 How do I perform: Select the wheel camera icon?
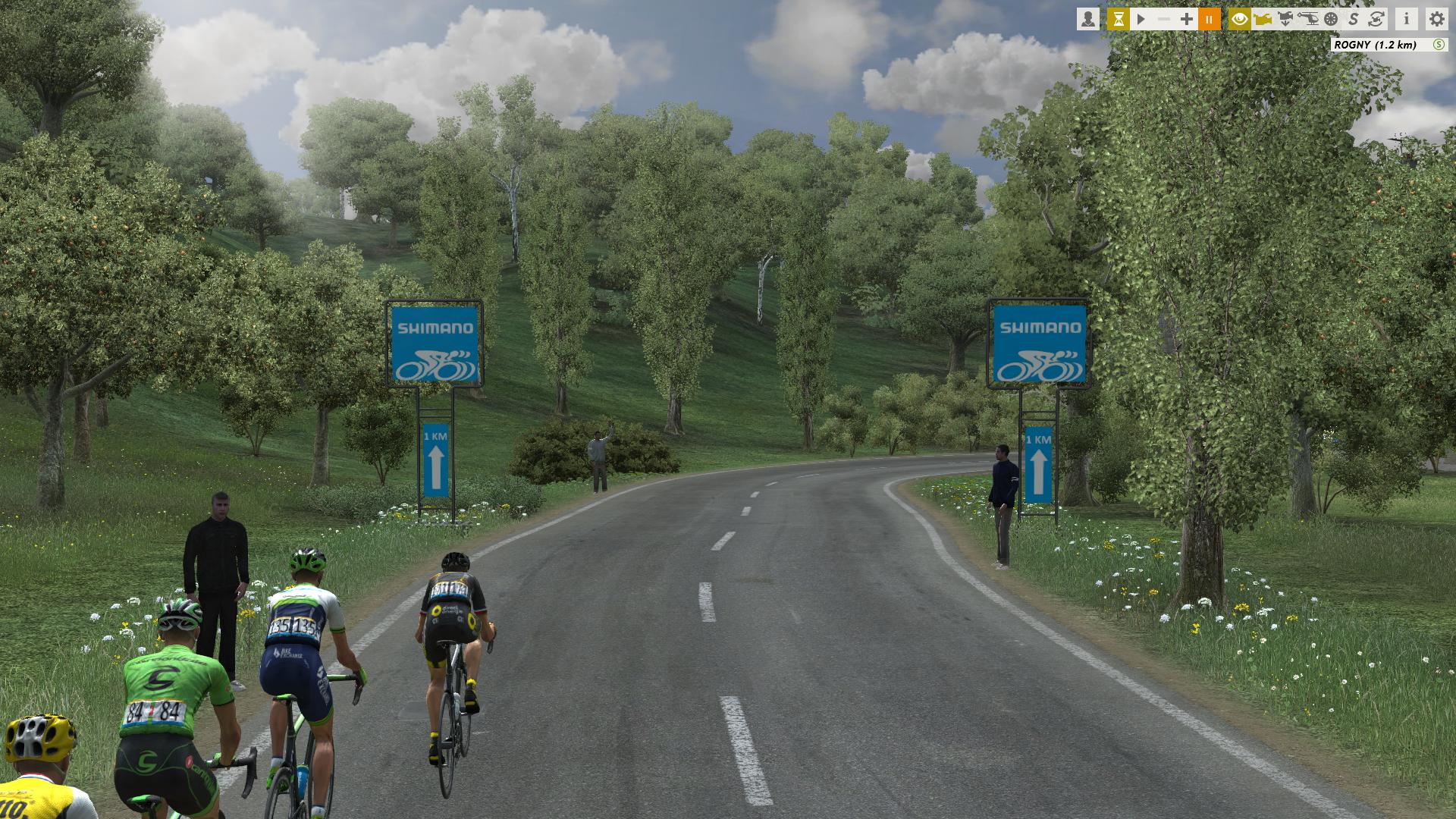[x=1331, y=19]
